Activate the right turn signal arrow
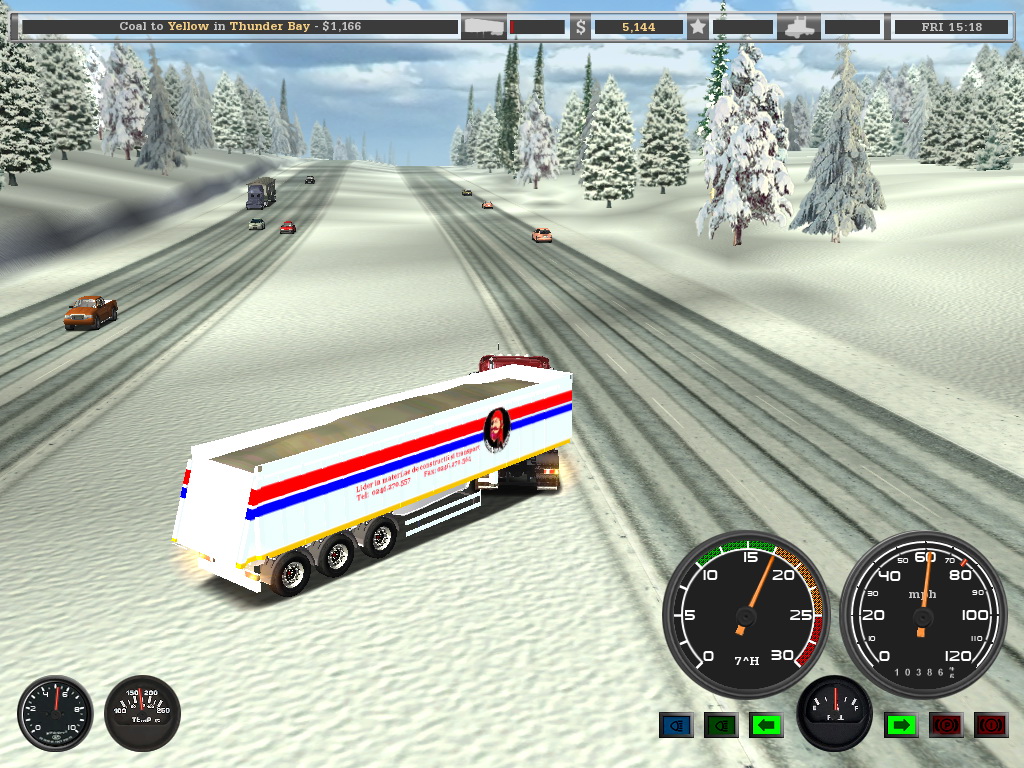Viewport: 1024px width, 768px height. coord(901,725)
